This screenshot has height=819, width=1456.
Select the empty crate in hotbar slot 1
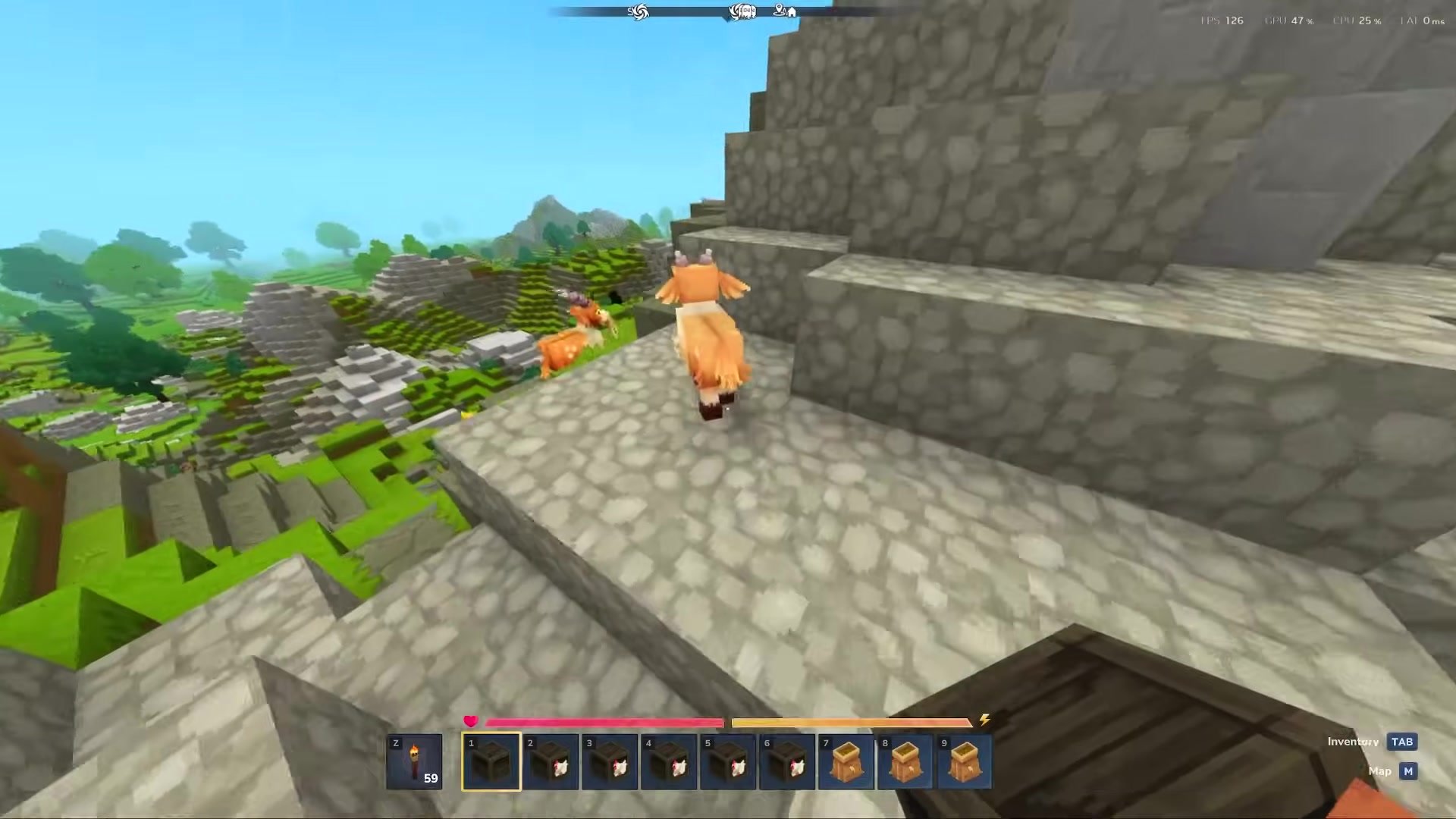tap(491, 762)
